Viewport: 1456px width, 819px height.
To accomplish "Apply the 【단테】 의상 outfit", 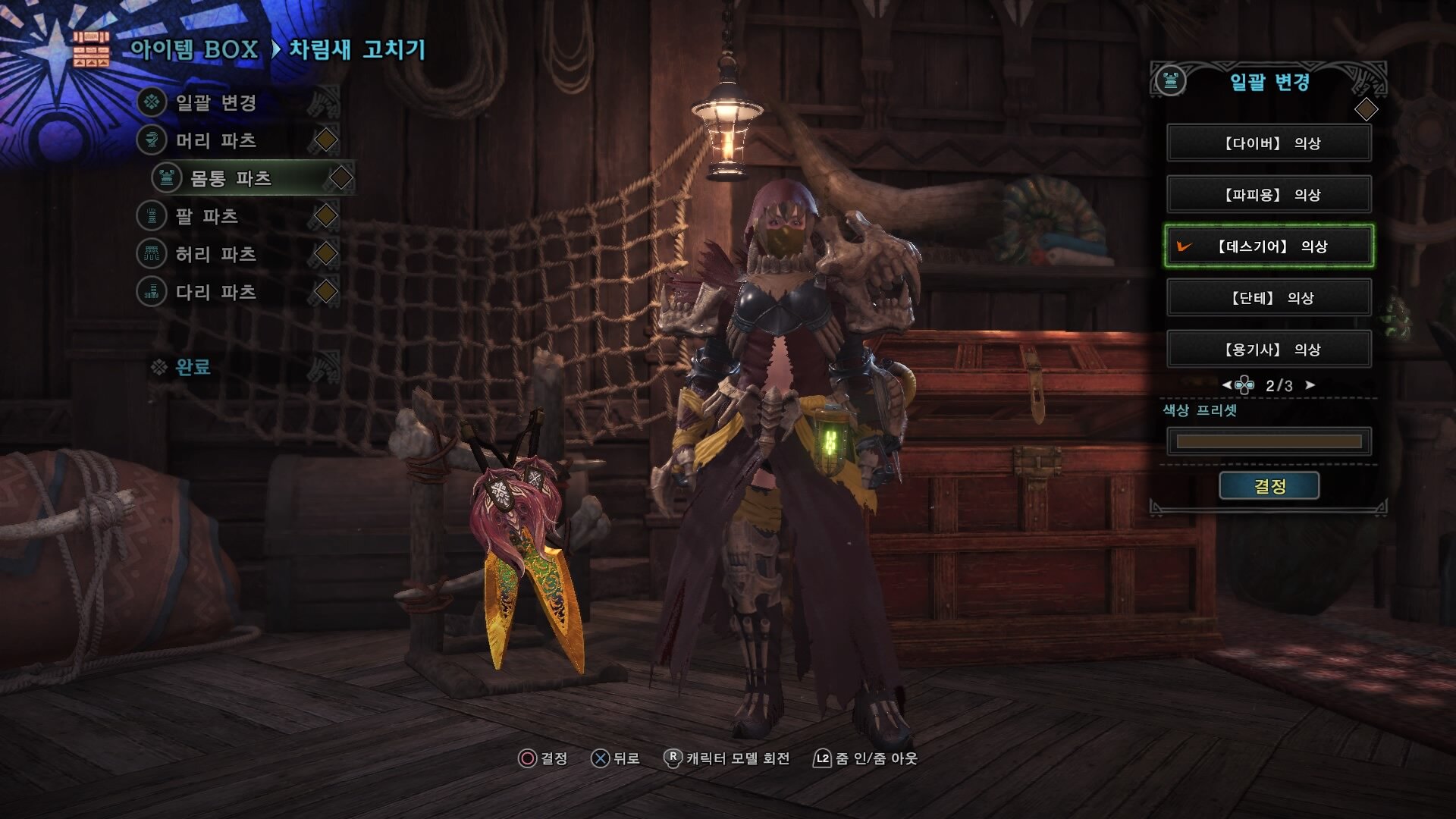I will [1269, 298].
